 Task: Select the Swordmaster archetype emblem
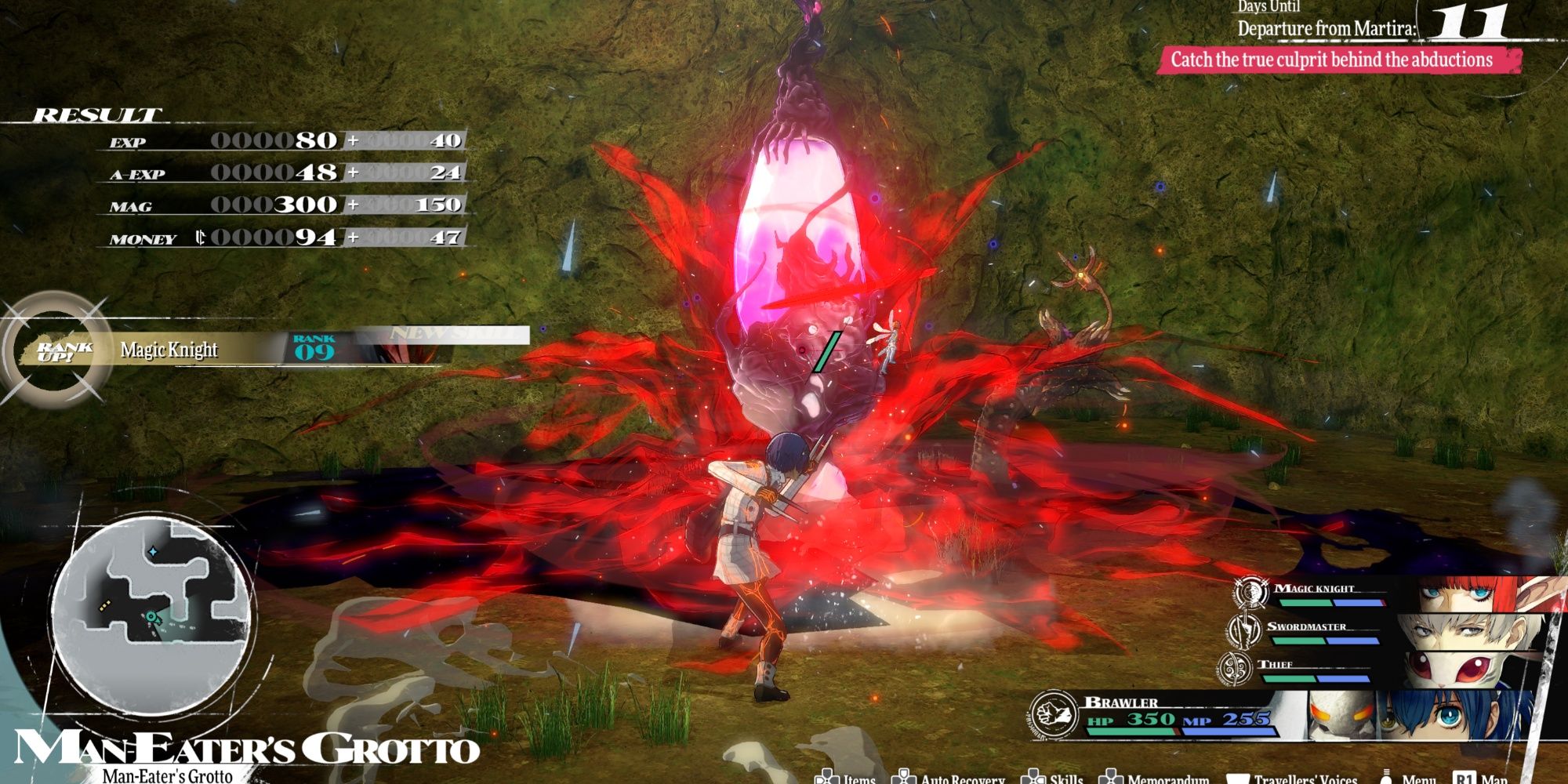click(x=1243, y=630)
